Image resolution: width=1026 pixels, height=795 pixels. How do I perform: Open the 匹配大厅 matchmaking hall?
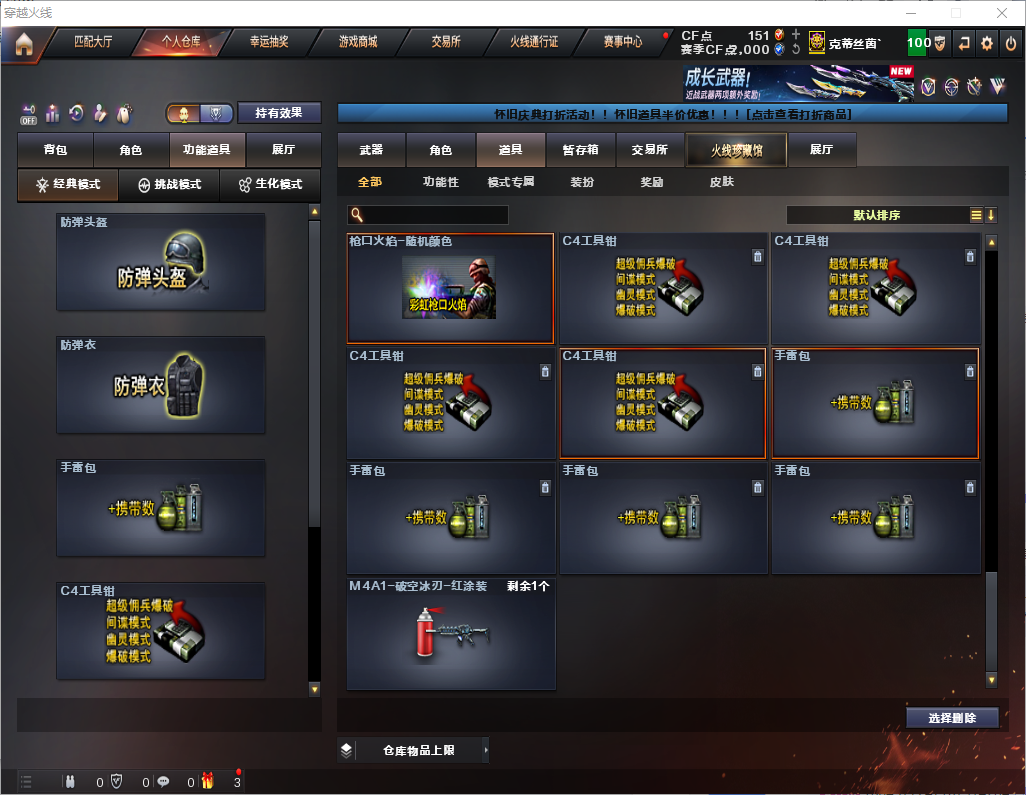pyautogui.click(x=95, y=42)
